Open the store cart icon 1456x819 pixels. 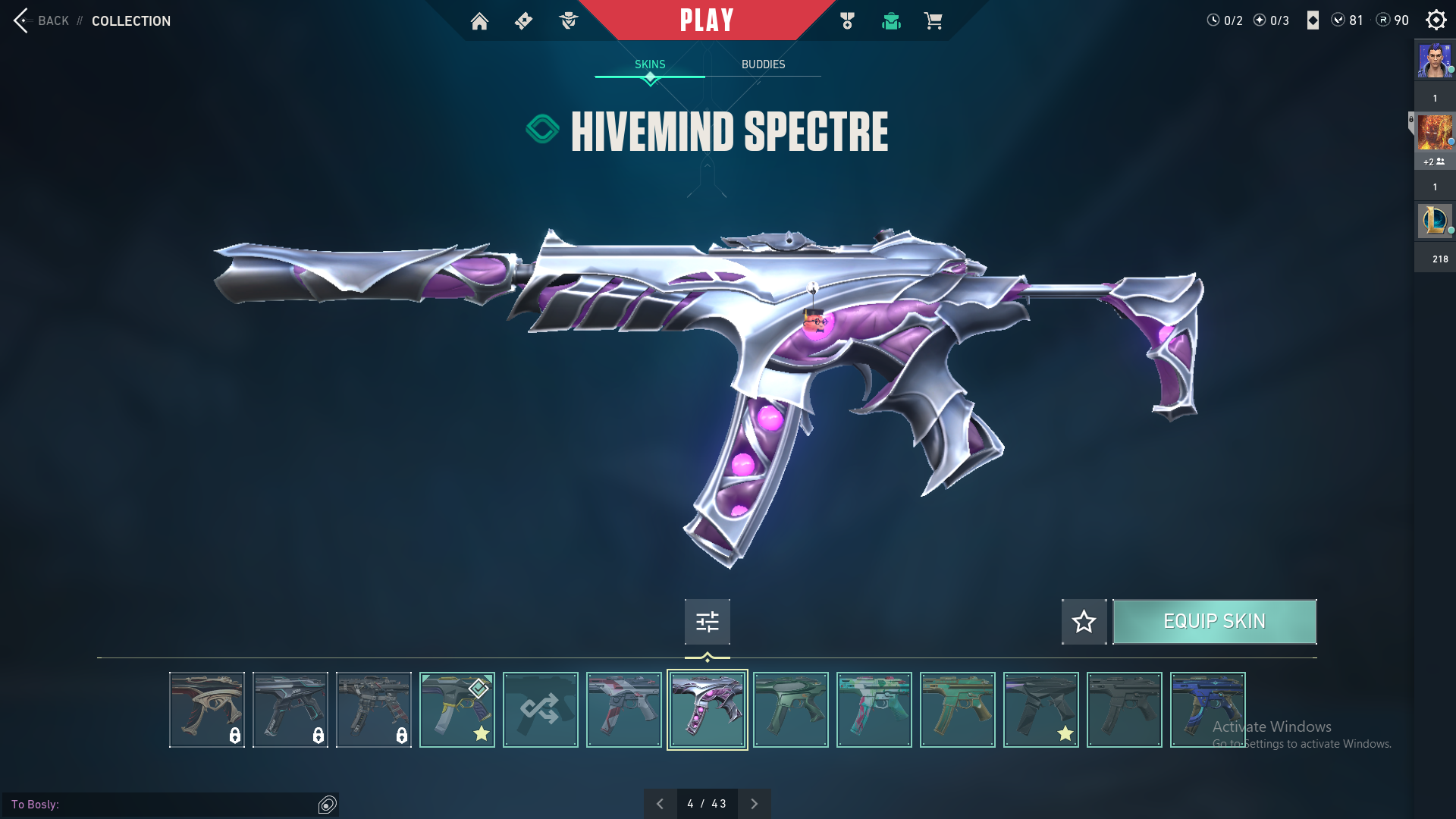pos(933,21)
